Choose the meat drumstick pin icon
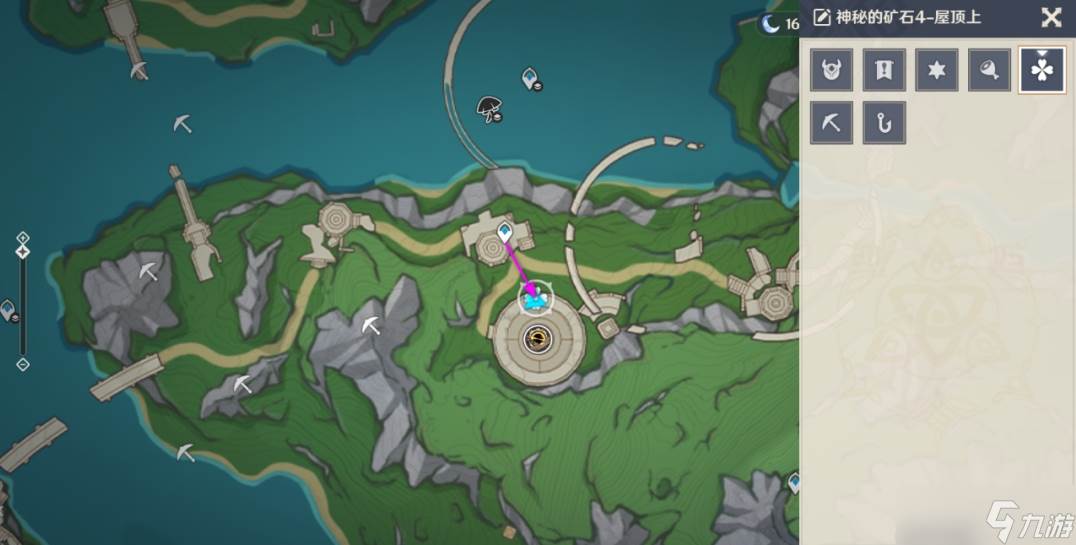This screenshot has width=1076, height=545. coord(989,70)
